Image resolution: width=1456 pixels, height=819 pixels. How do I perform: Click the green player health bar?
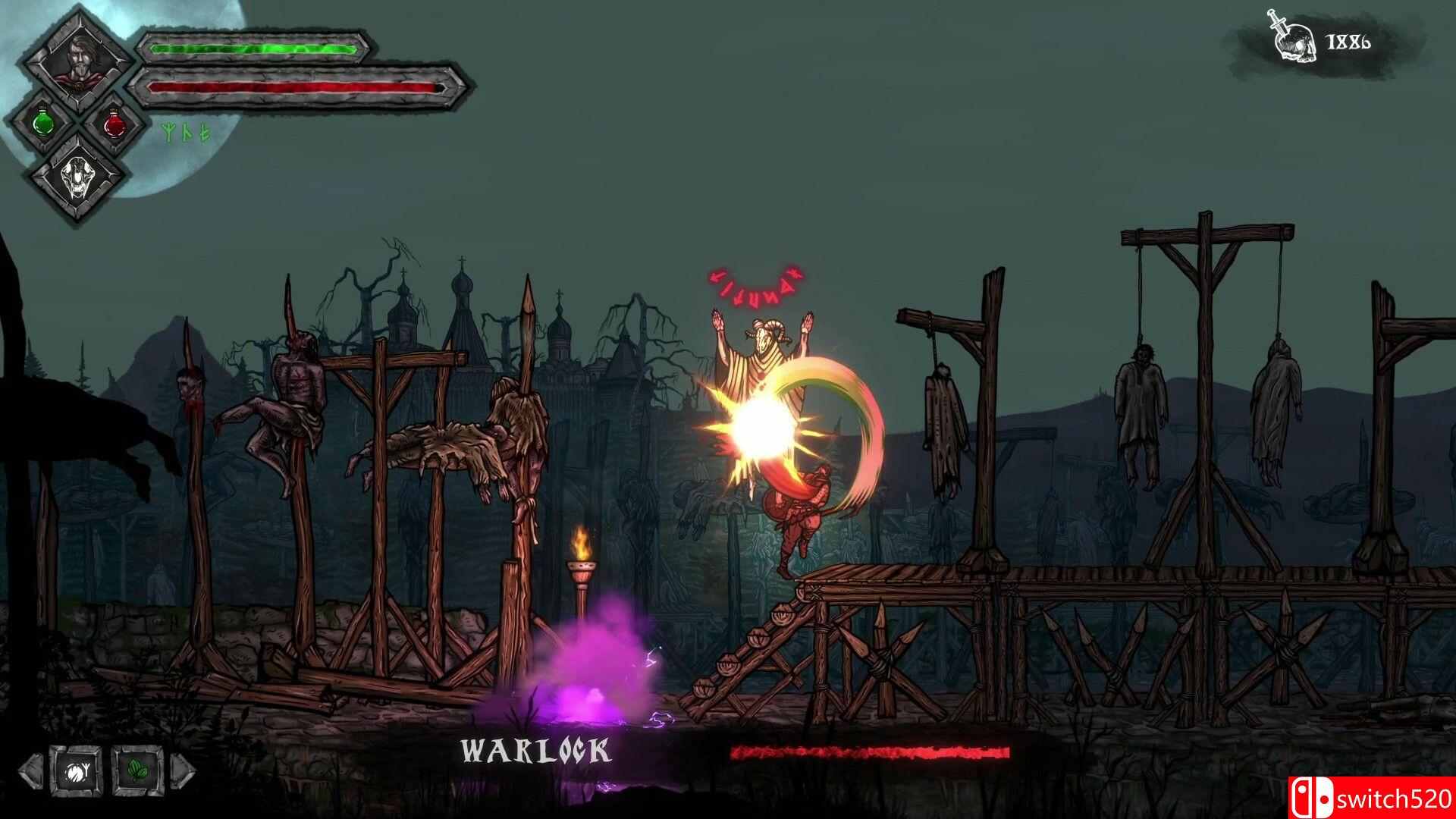pos(254,49)
